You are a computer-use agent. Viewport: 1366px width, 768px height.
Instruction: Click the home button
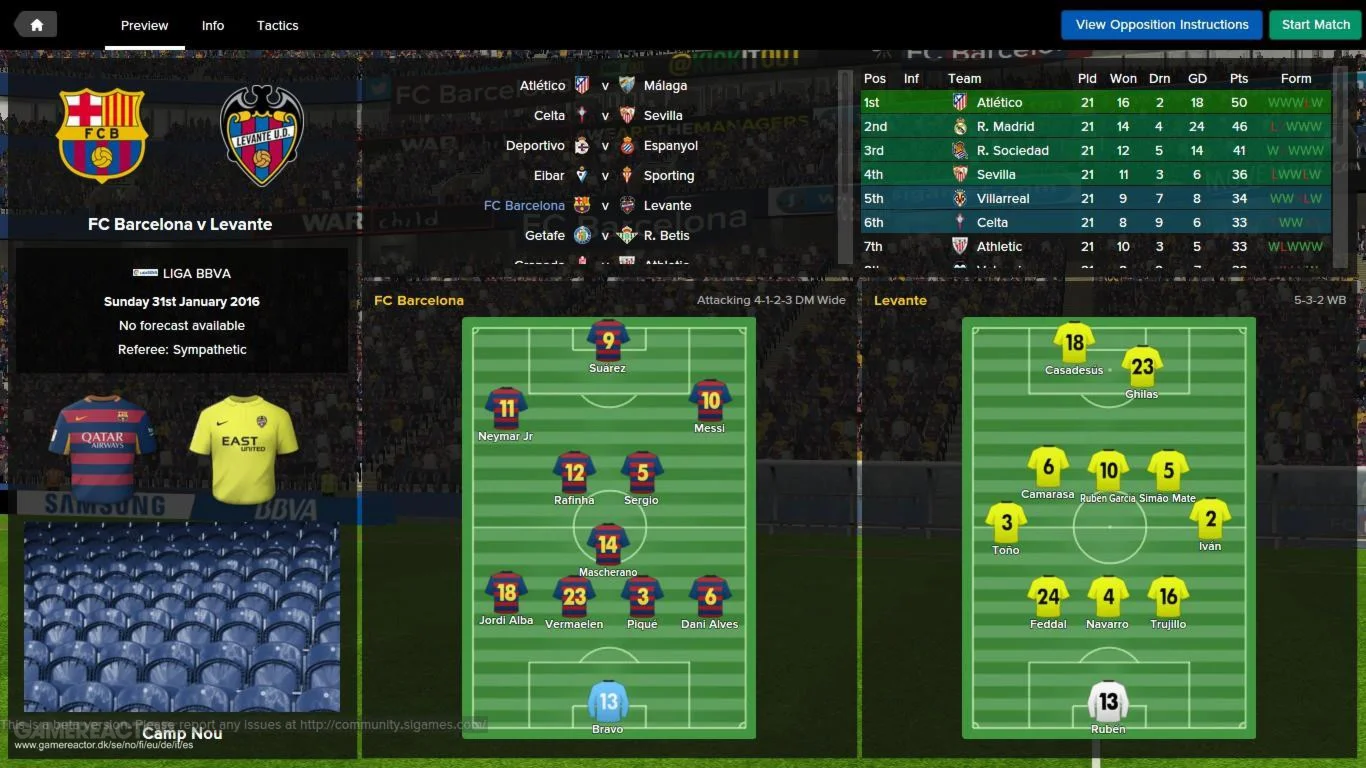[36, 25]
